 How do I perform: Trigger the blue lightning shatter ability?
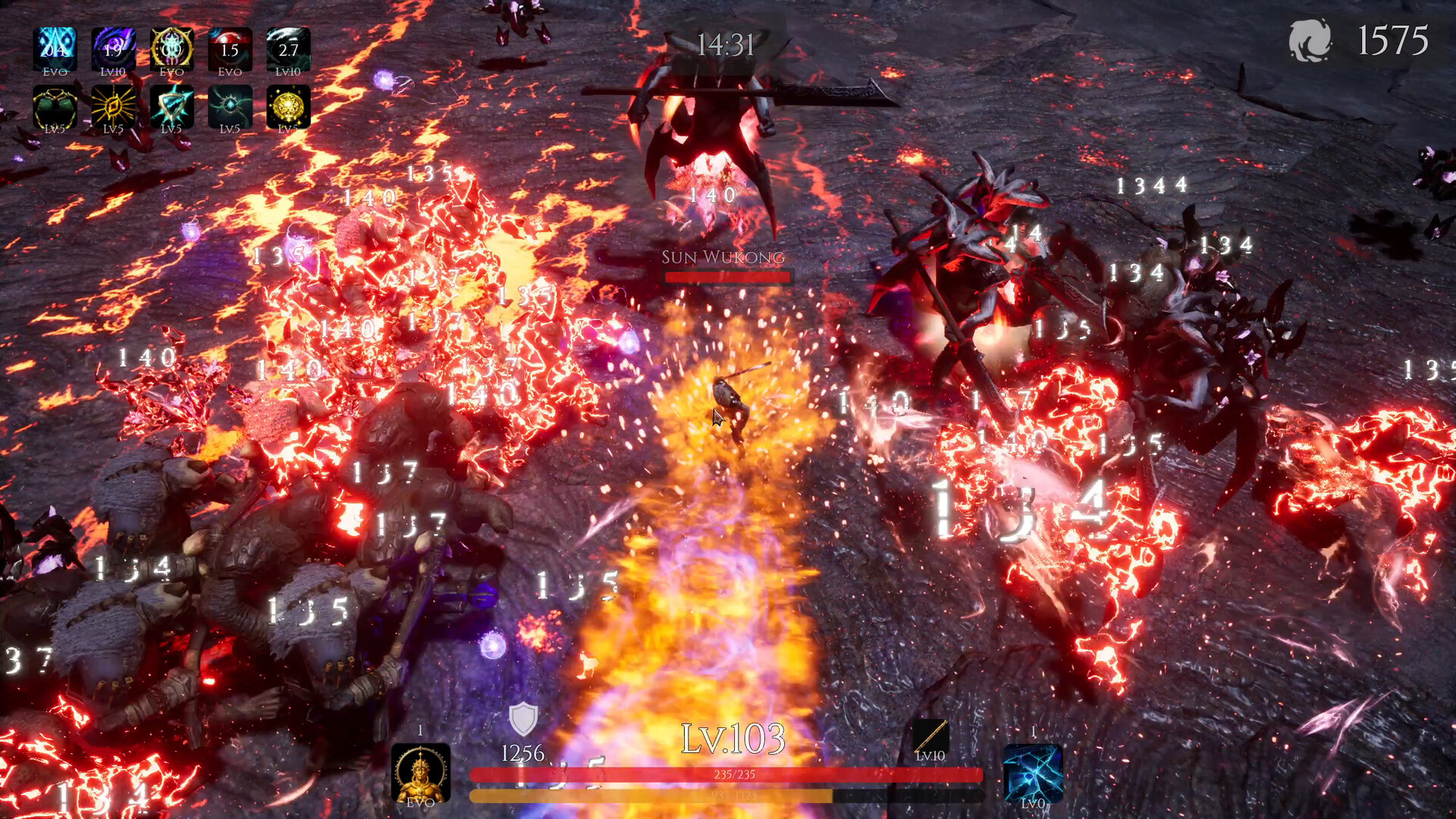point(1033,772)
